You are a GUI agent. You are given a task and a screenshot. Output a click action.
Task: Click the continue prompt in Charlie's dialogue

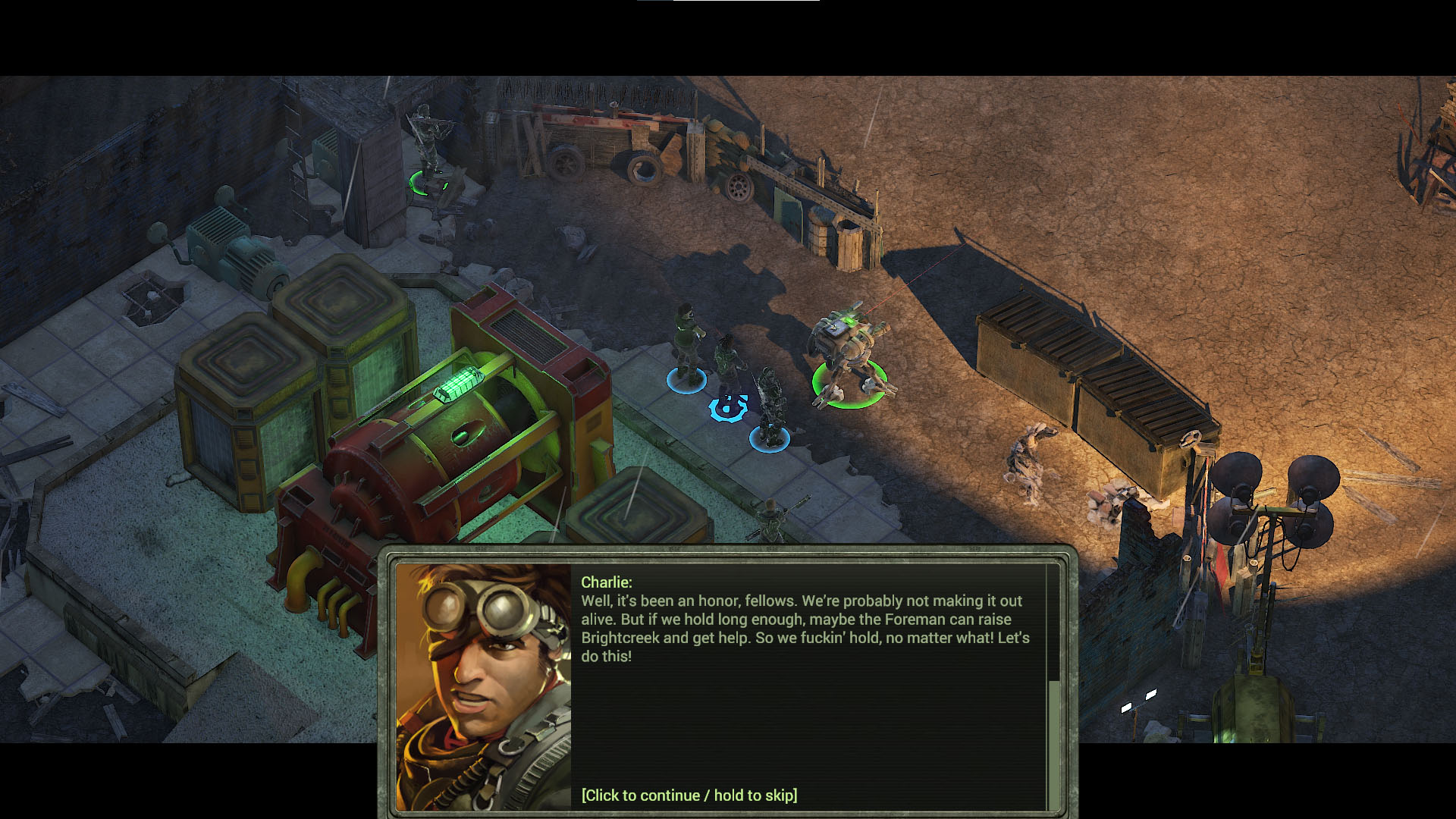689,795
